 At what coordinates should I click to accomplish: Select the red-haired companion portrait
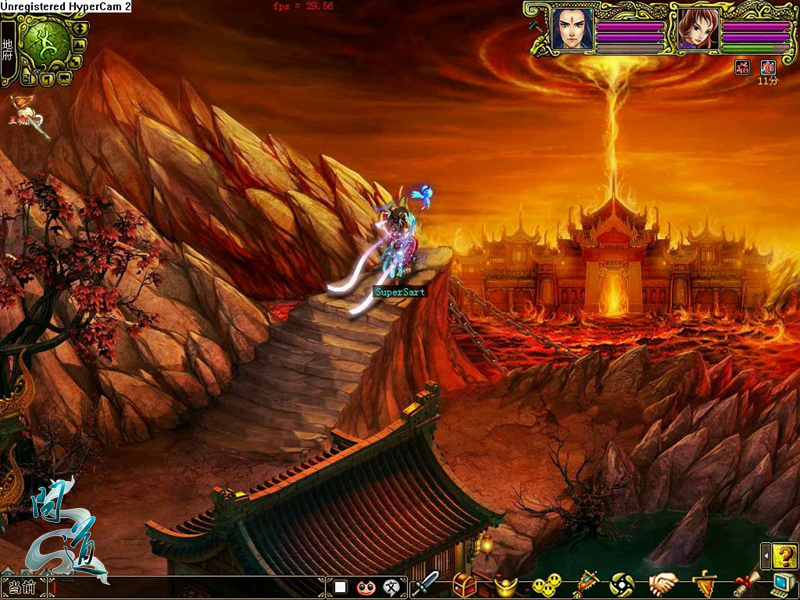[697, 29]
